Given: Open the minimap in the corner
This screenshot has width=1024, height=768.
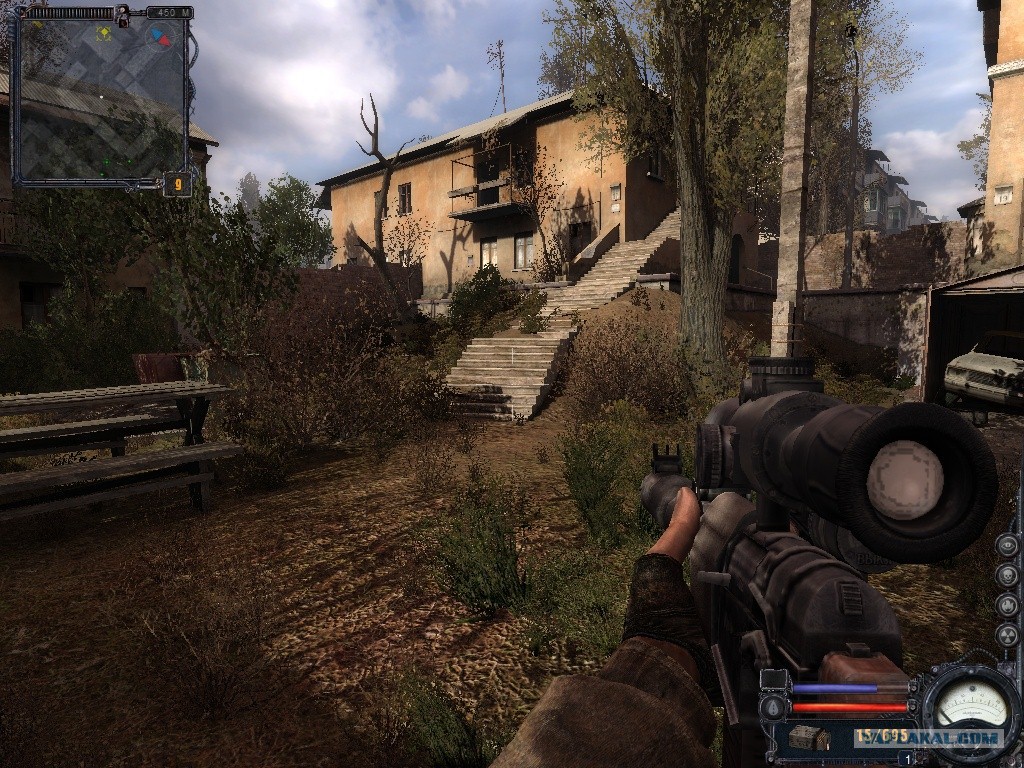Looking at the screenshot, I should click(x=101, y=100).
